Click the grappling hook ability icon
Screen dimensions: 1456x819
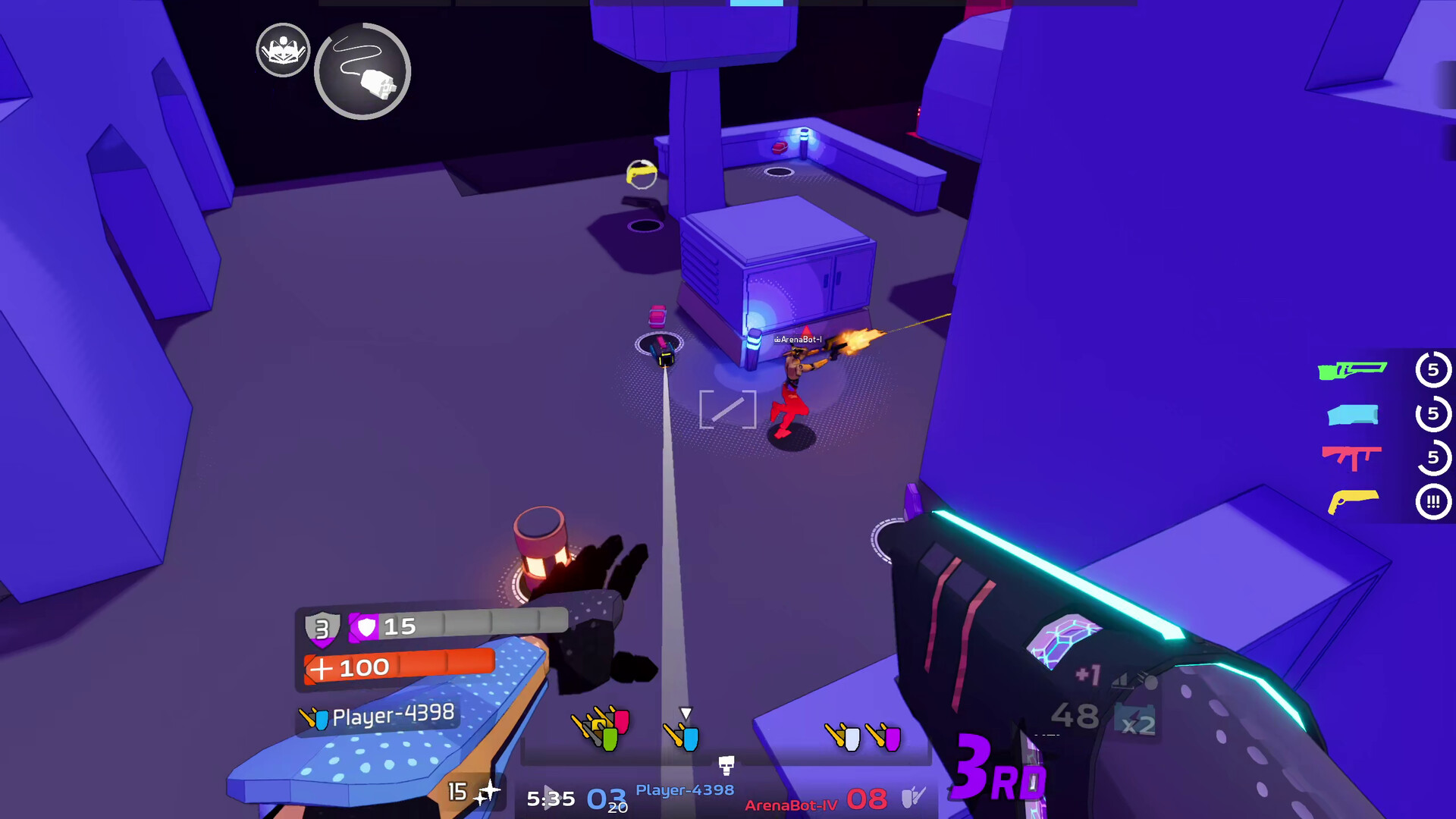point(362,71)
